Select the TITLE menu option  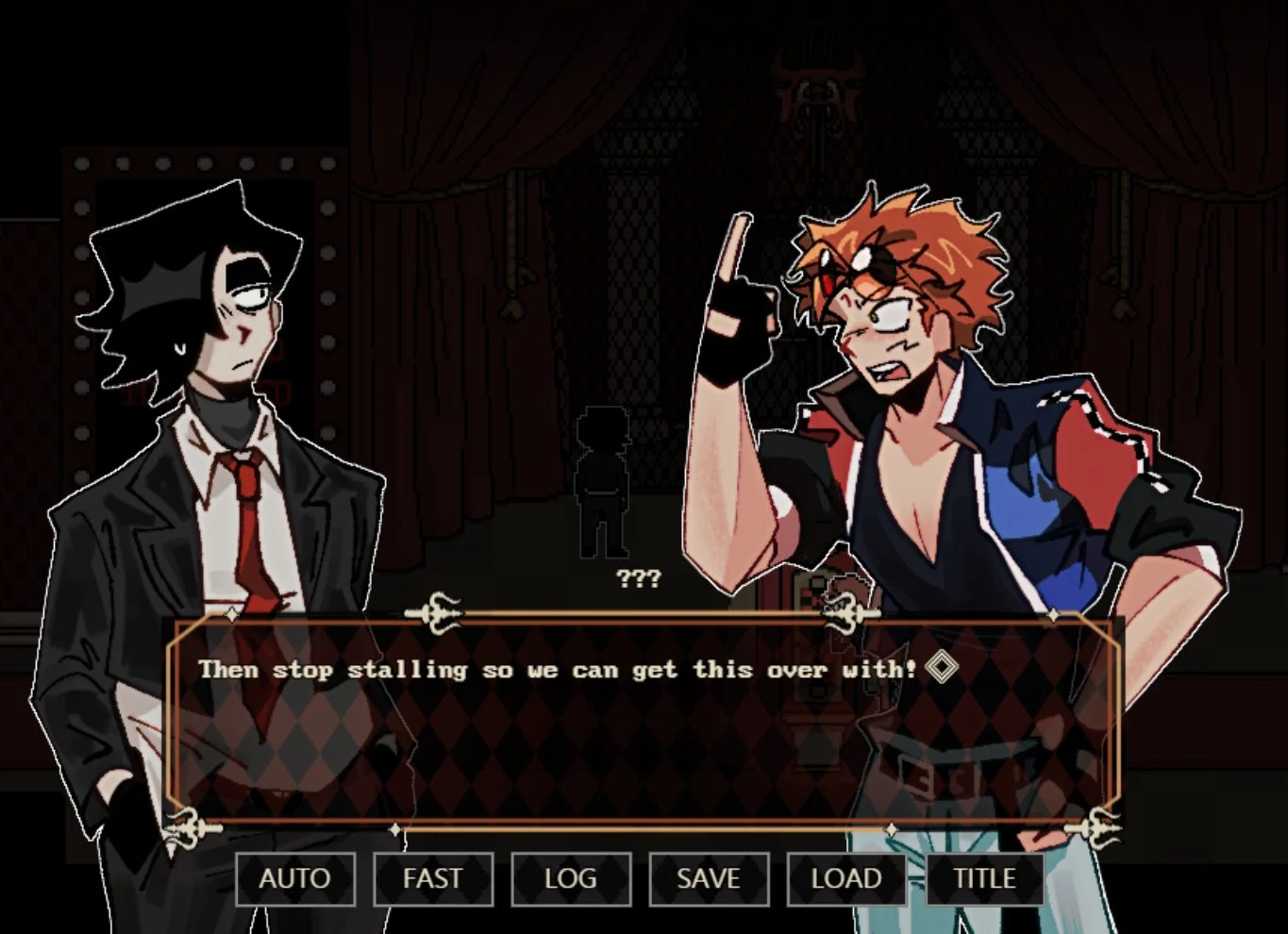coord(985,878)
